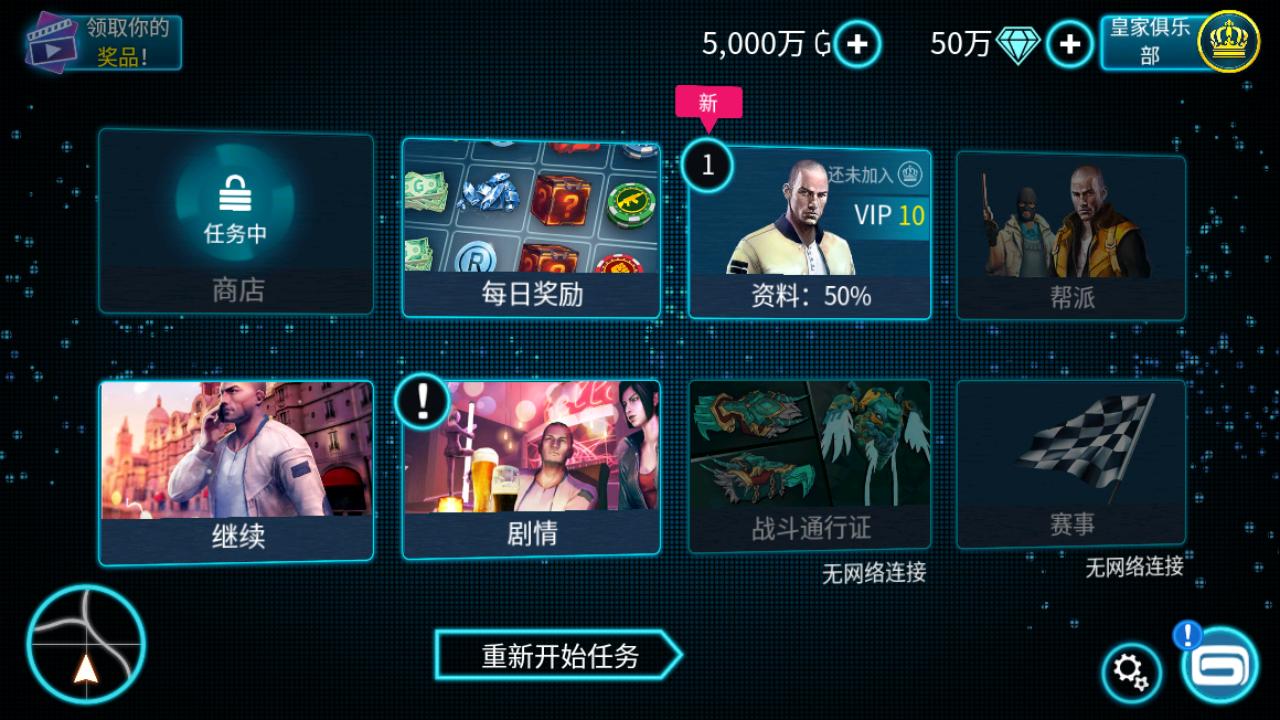Viewport: 1280px width, 720px height.
Task: Open the locked 商店 shop tile
Action: [x=235, y=225]
